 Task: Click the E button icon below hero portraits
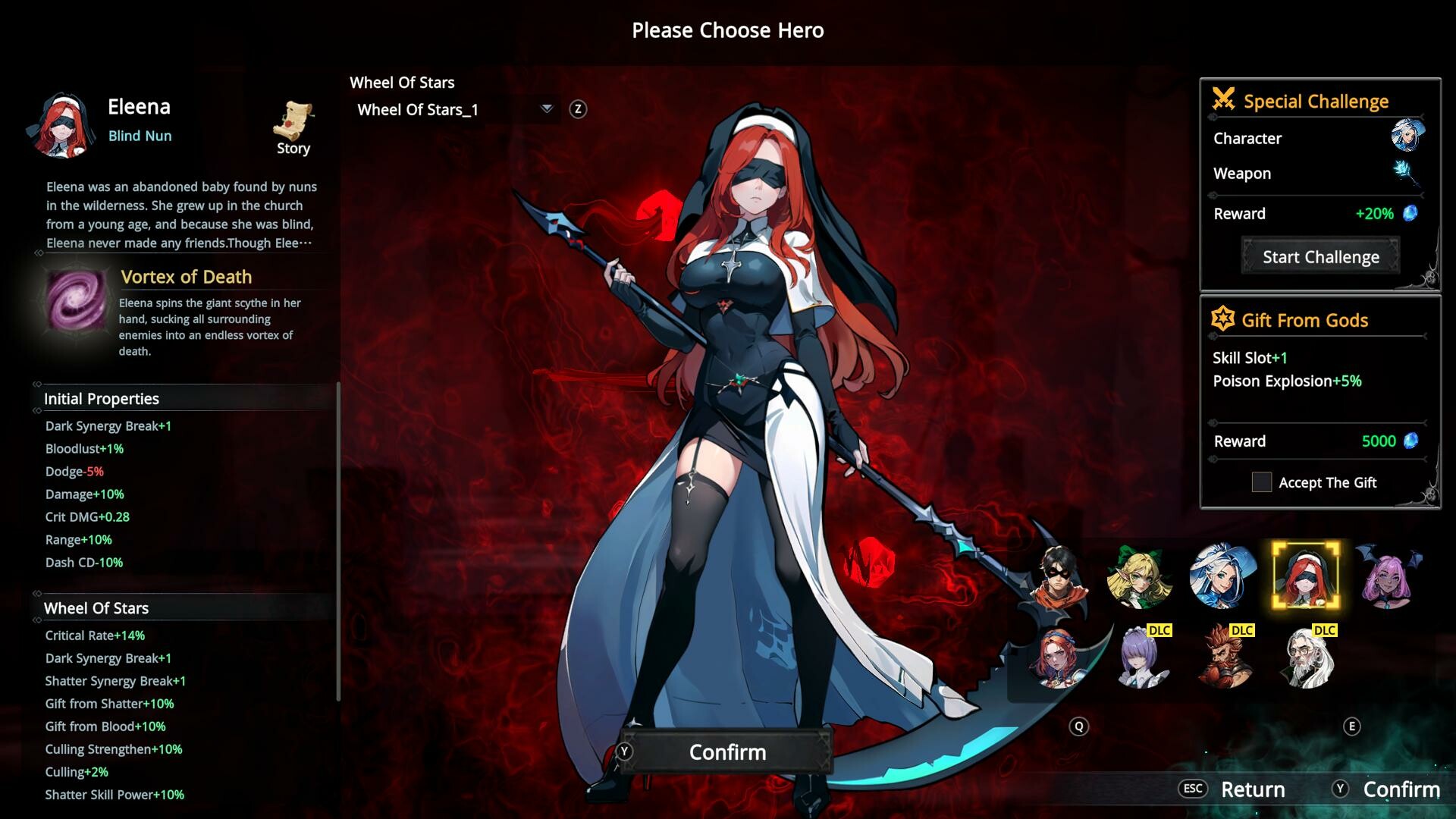pos(1352,725)
